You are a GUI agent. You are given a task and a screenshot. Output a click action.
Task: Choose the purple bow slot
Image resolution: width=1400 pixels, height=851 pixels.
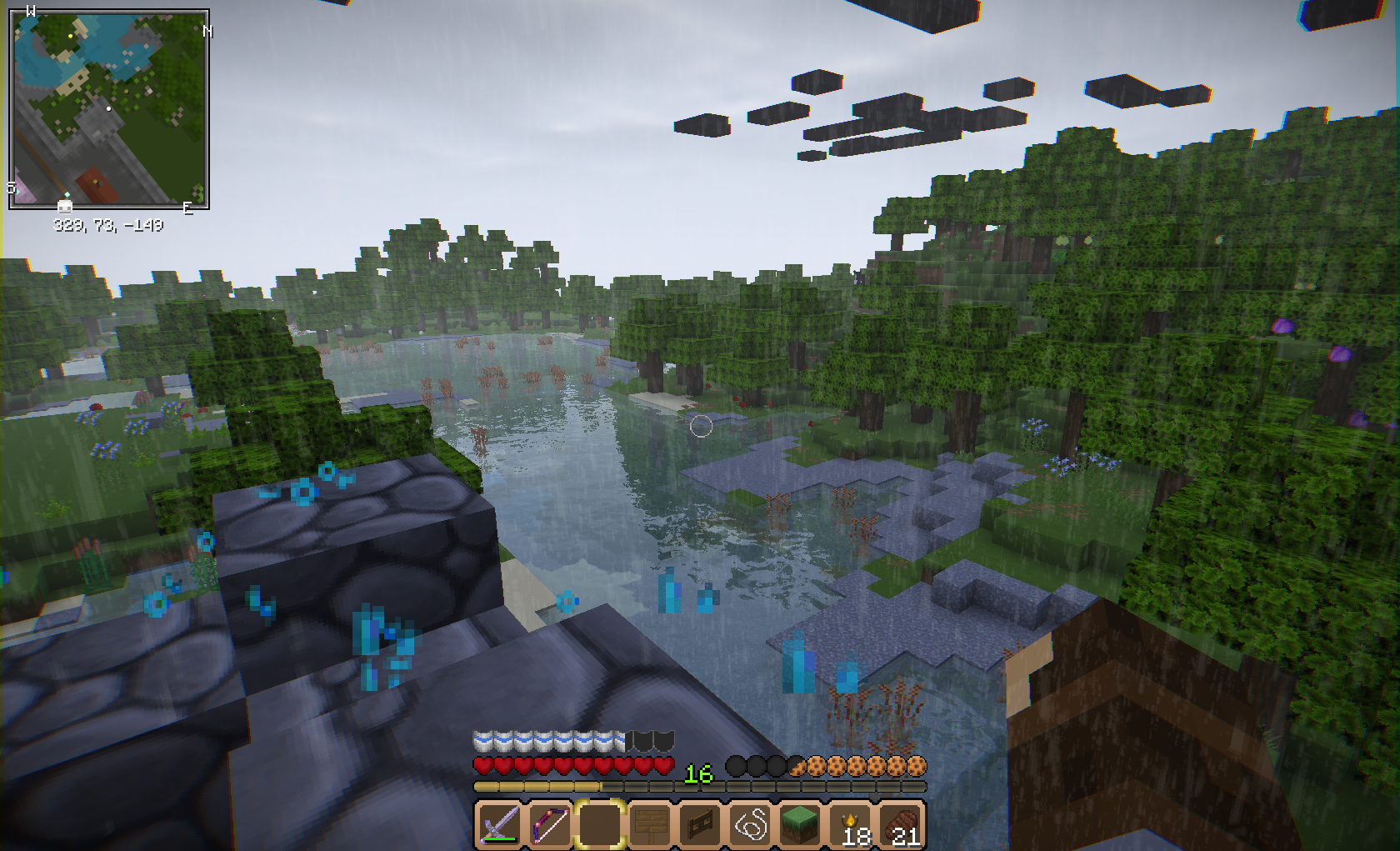pos(549,824)
